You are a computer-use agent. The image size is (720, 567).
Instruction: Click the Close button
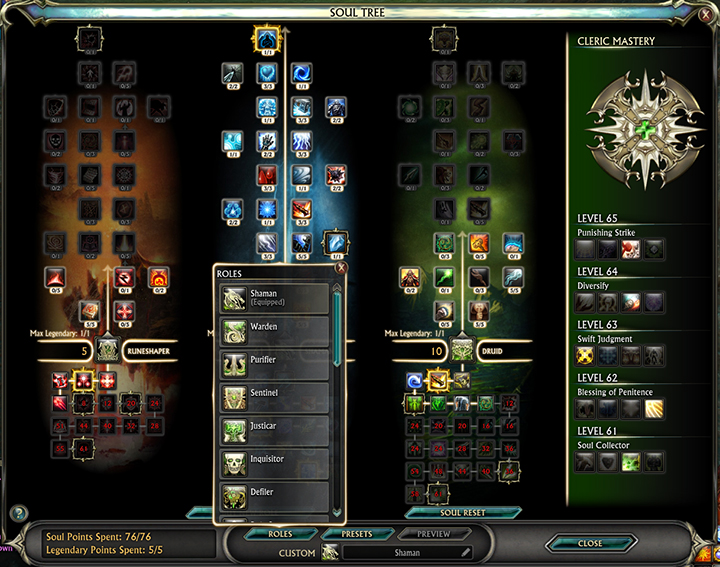point(590,543)
